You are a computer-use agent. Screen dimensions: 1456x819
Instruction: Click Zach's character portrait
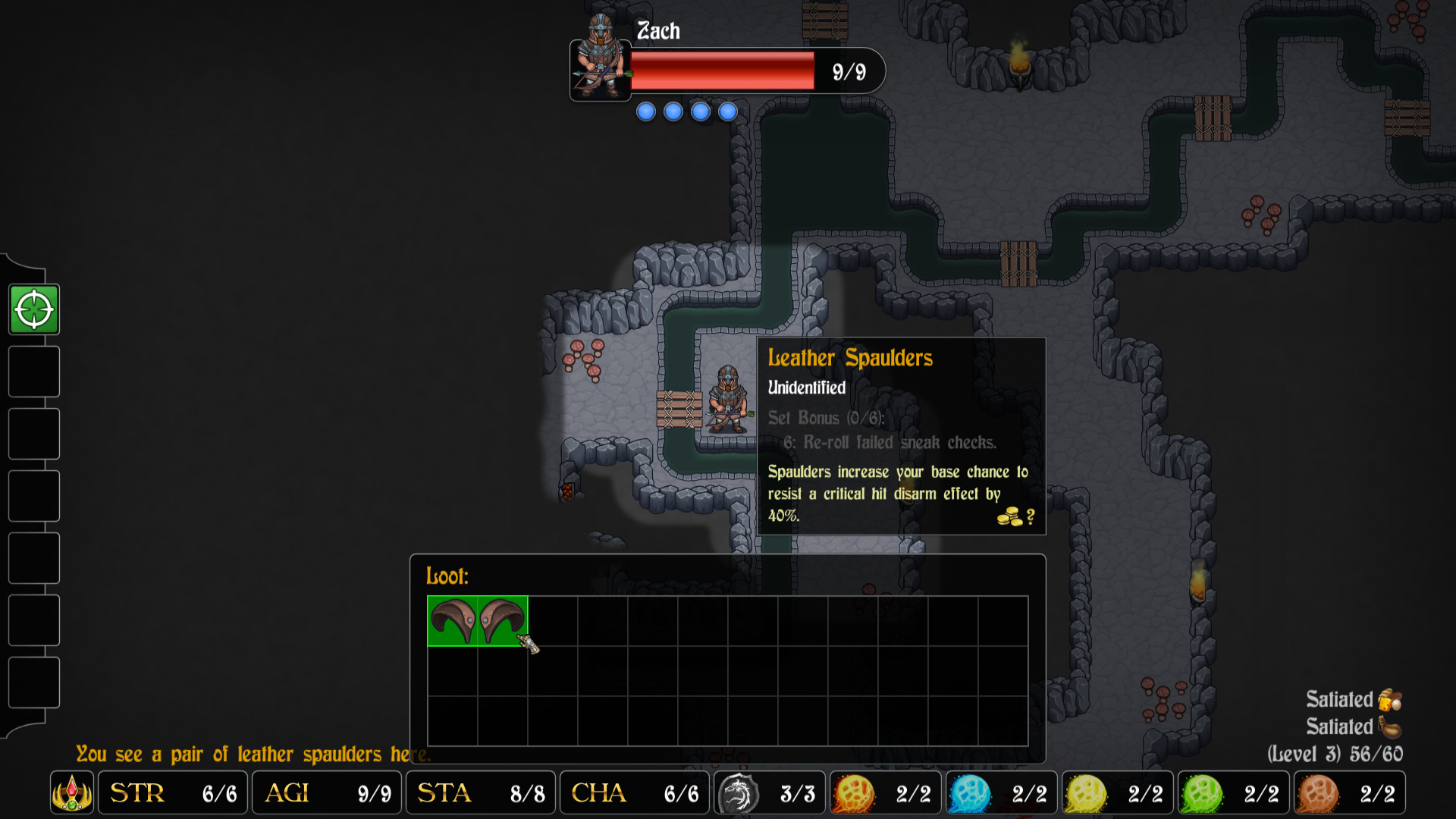(x=599, y=71)
